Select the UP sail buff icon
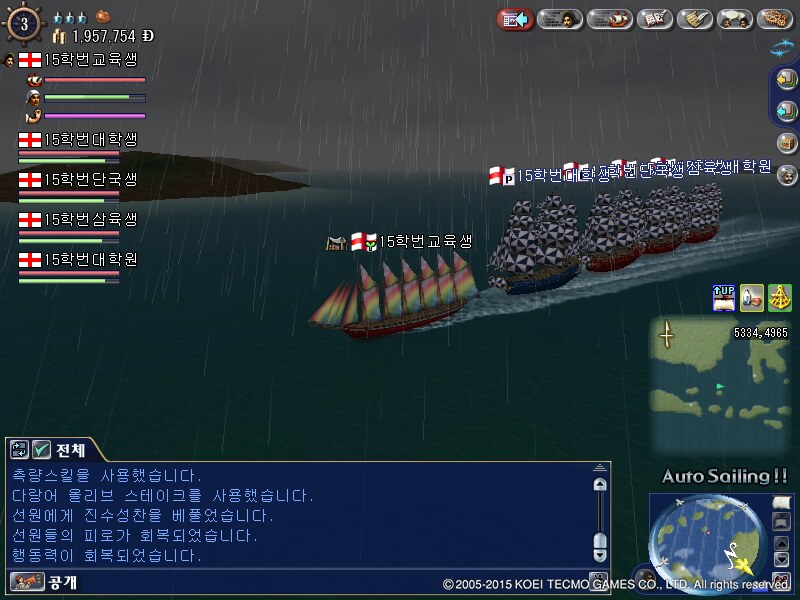This screenshot has width=800, height=600. [x=723, y=297]
